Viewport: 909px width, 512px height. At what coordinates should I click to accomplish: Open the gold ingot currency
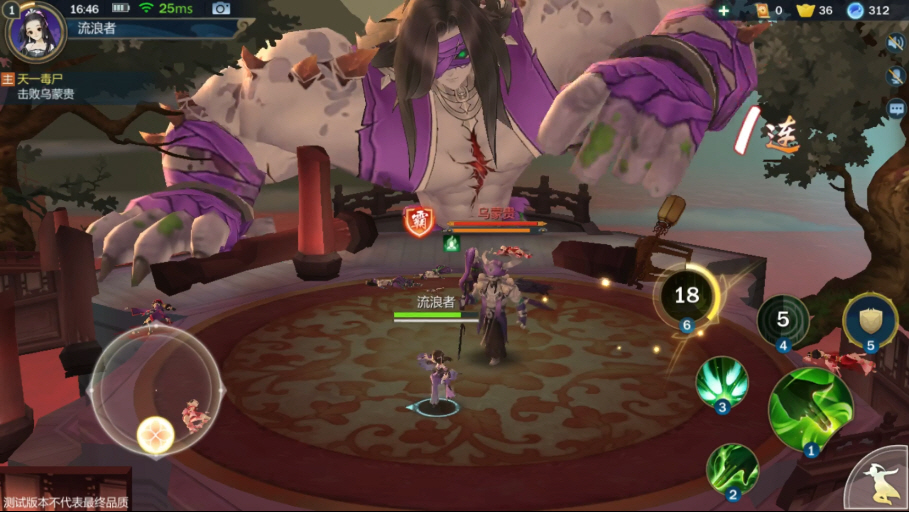pos(805,10)
